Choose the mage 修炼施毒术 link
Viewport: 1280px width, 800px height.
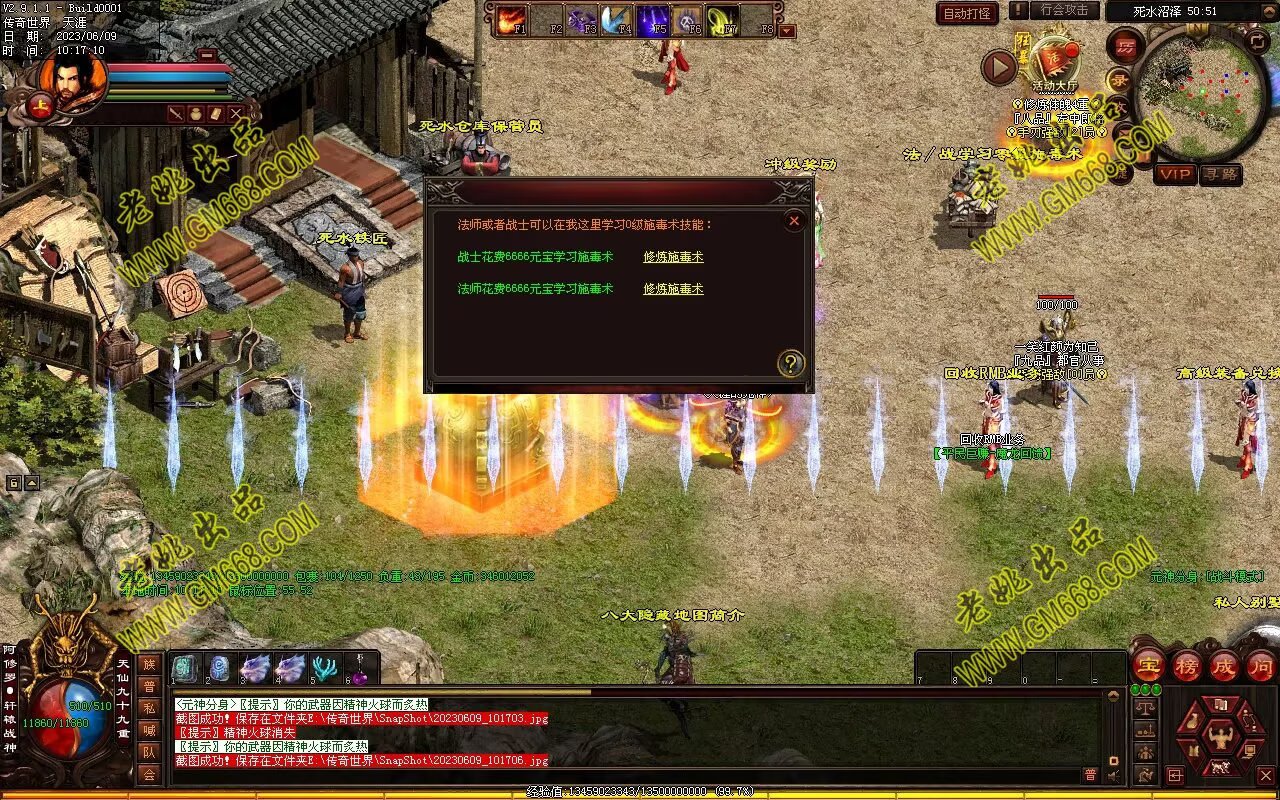673,289
